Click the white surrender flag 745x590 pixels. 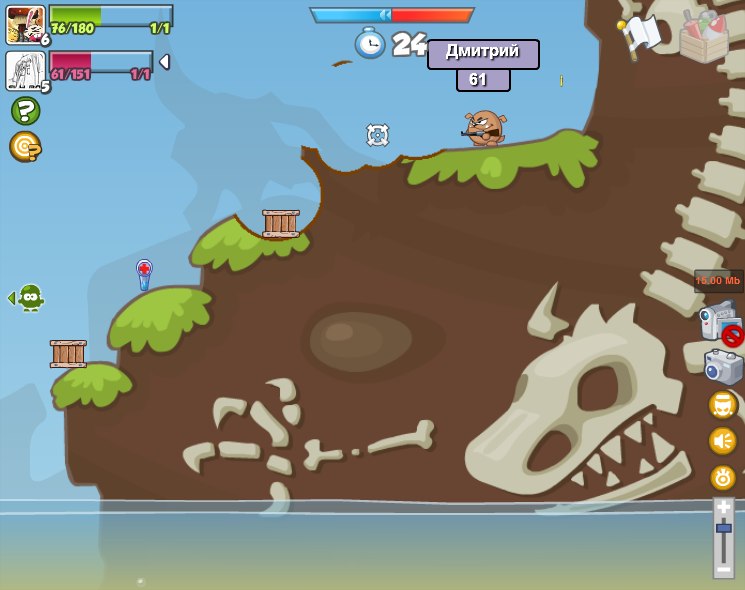click(x=640, y=34)
